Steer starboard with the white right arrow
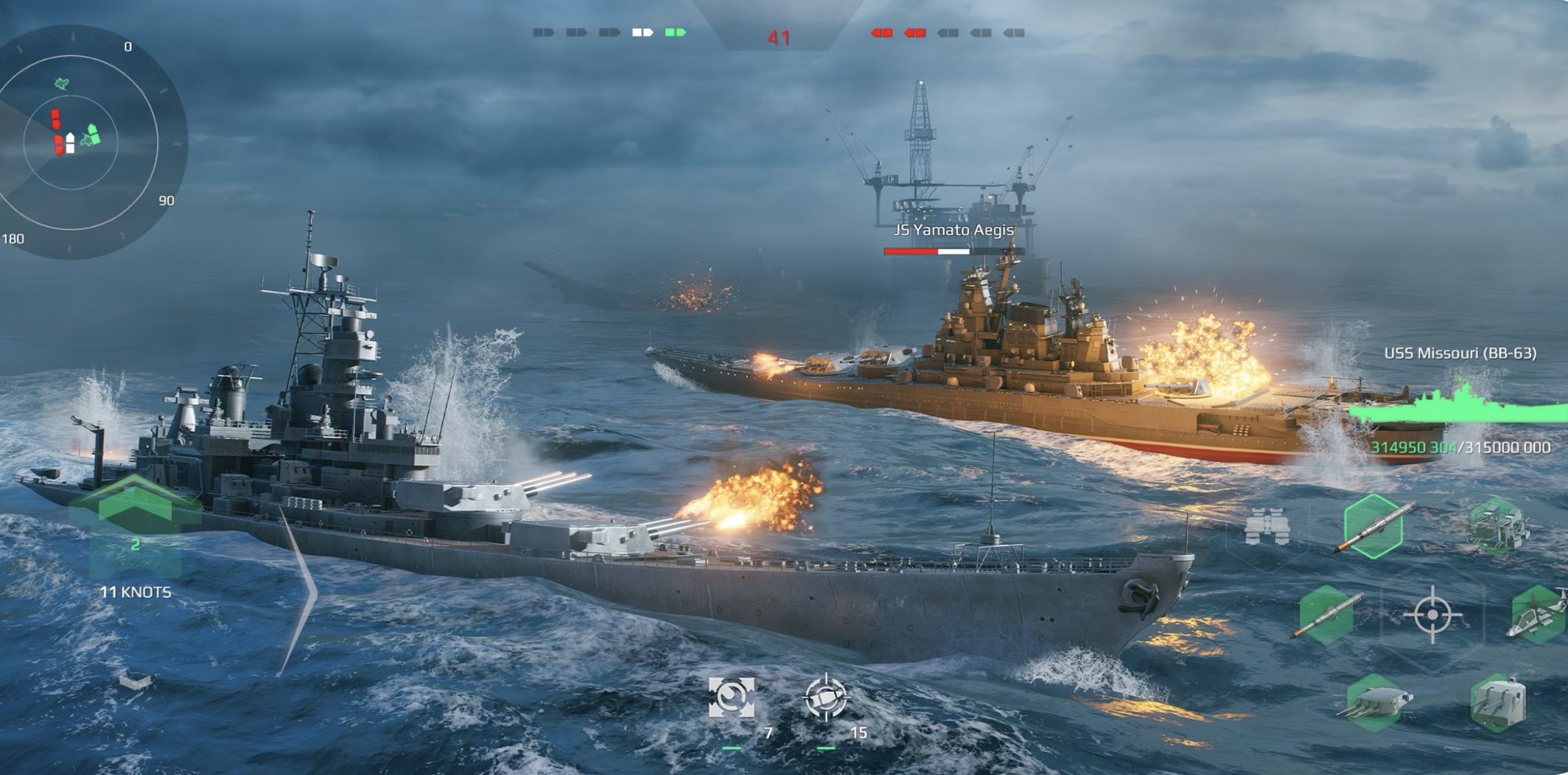The image size is (1568, 775). tap(302, 591)
